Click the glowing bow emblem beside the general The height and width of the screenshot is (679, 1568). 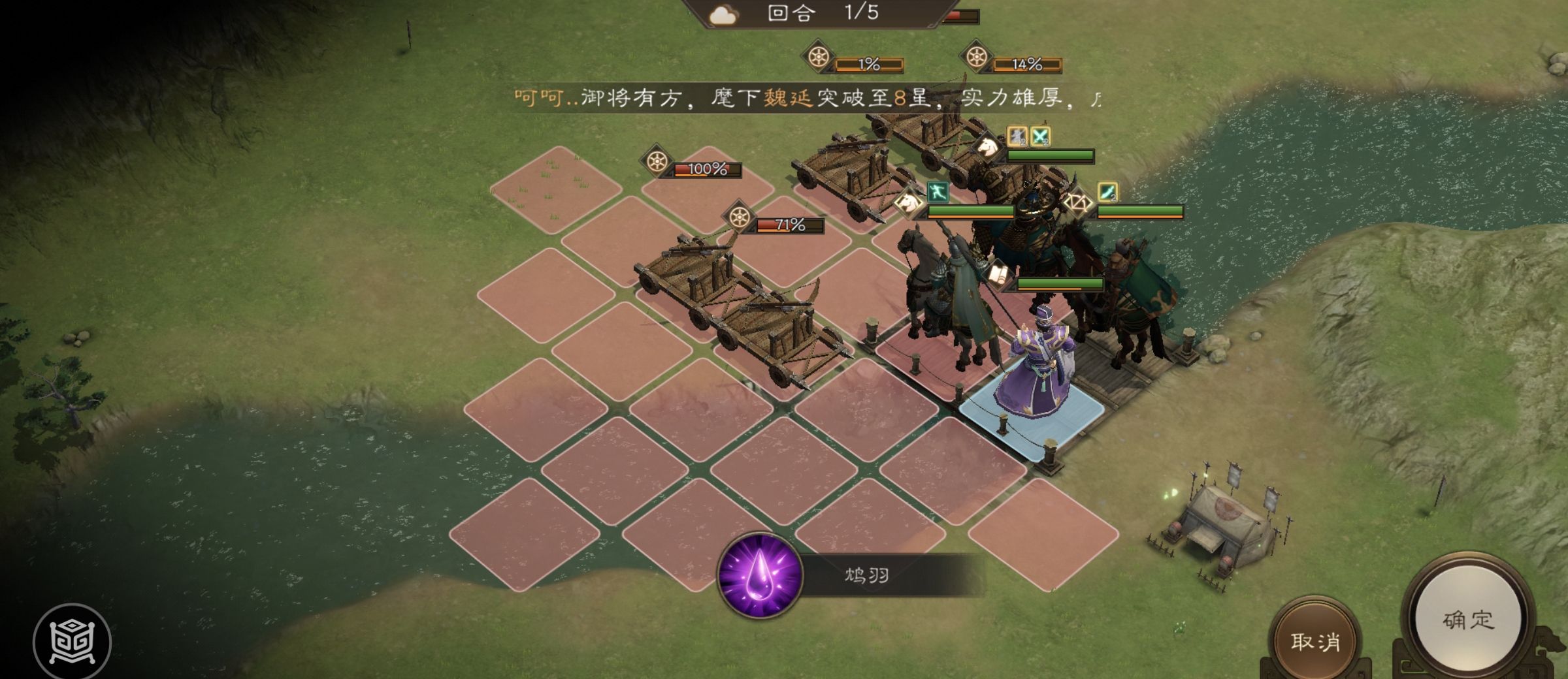[1079, 203]
